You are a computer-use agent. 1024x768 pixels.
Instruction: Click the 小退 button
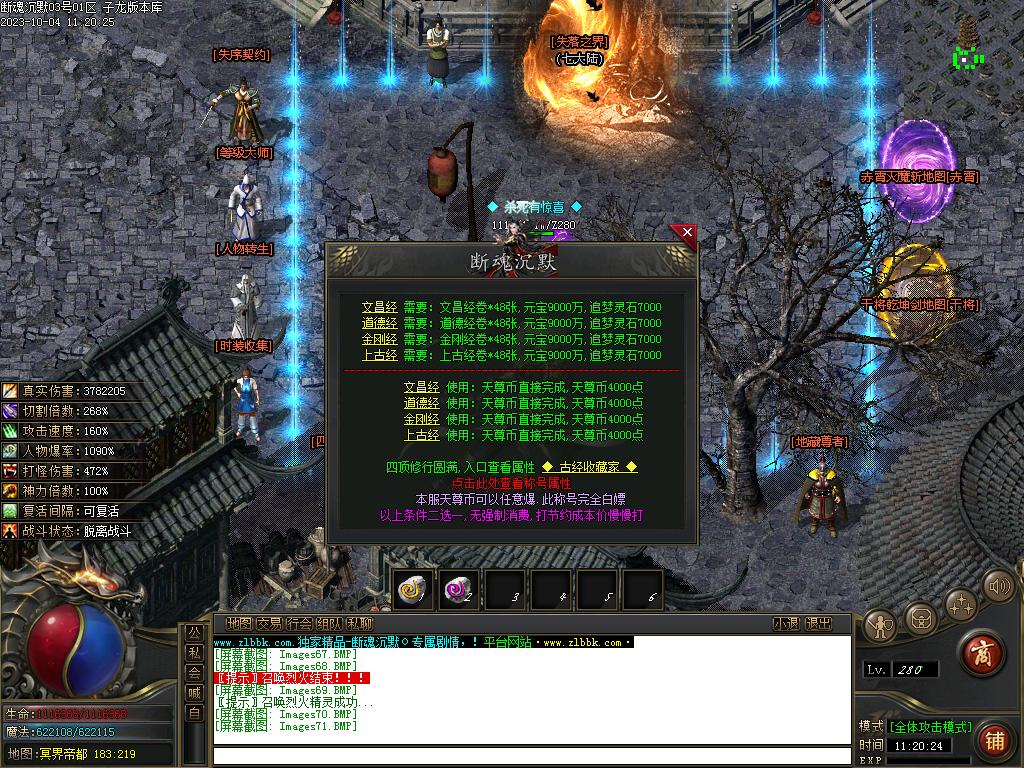coord(785,624)
